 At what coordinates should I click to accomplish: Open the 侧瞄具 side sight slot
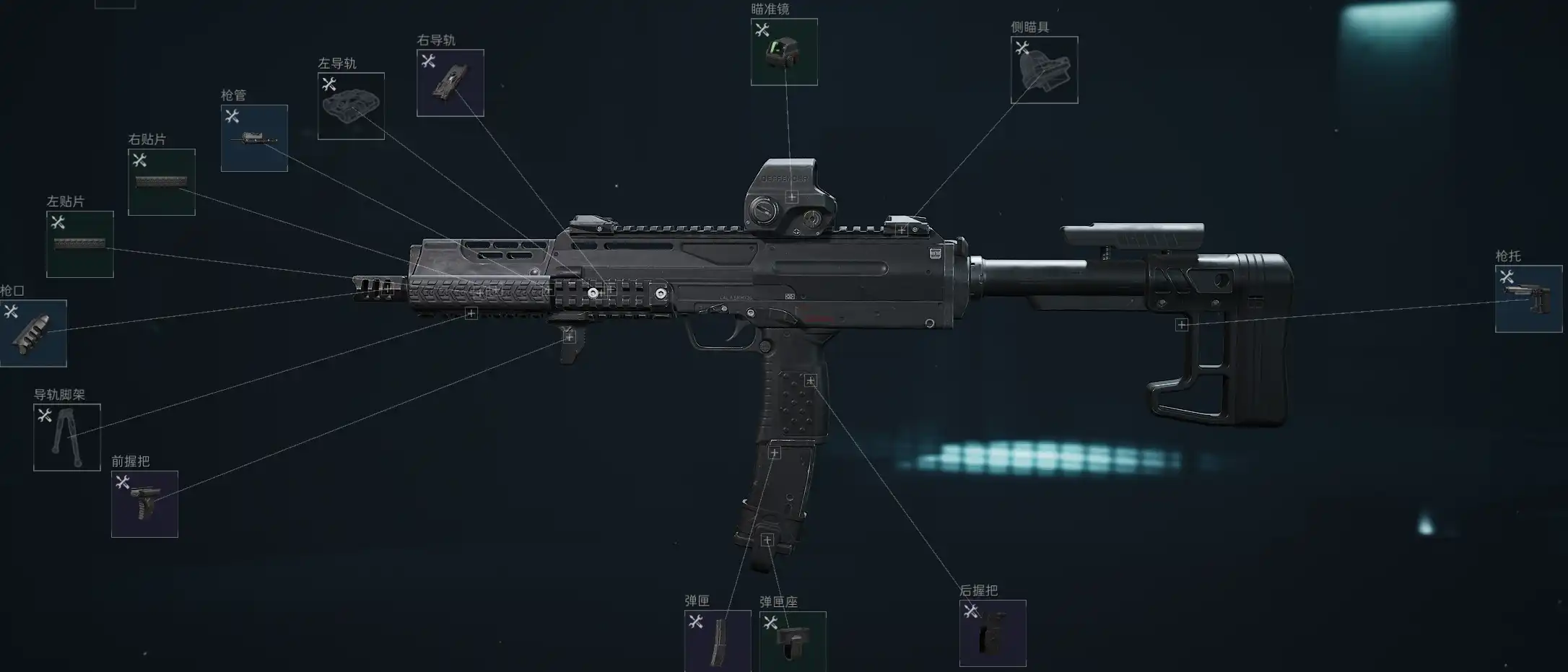(1044, 70)
